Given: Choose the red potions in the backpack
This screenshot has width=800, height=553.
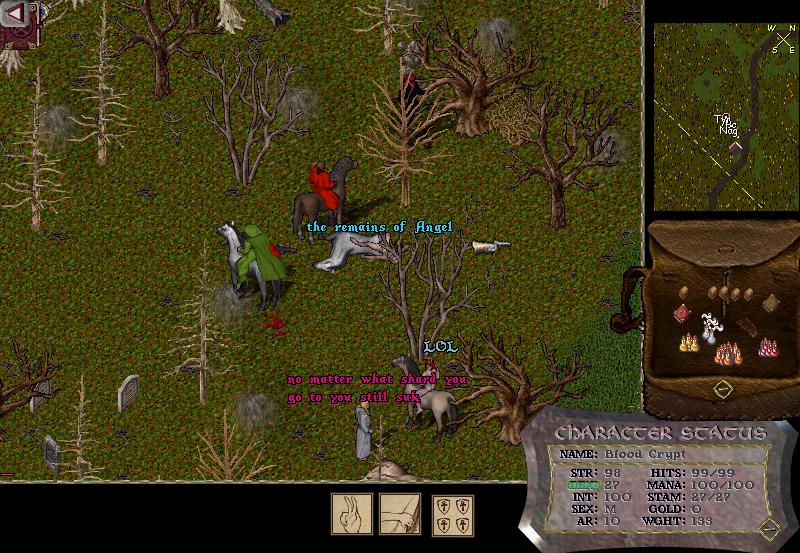Looking at the screenshot, I should coord(769,346).
